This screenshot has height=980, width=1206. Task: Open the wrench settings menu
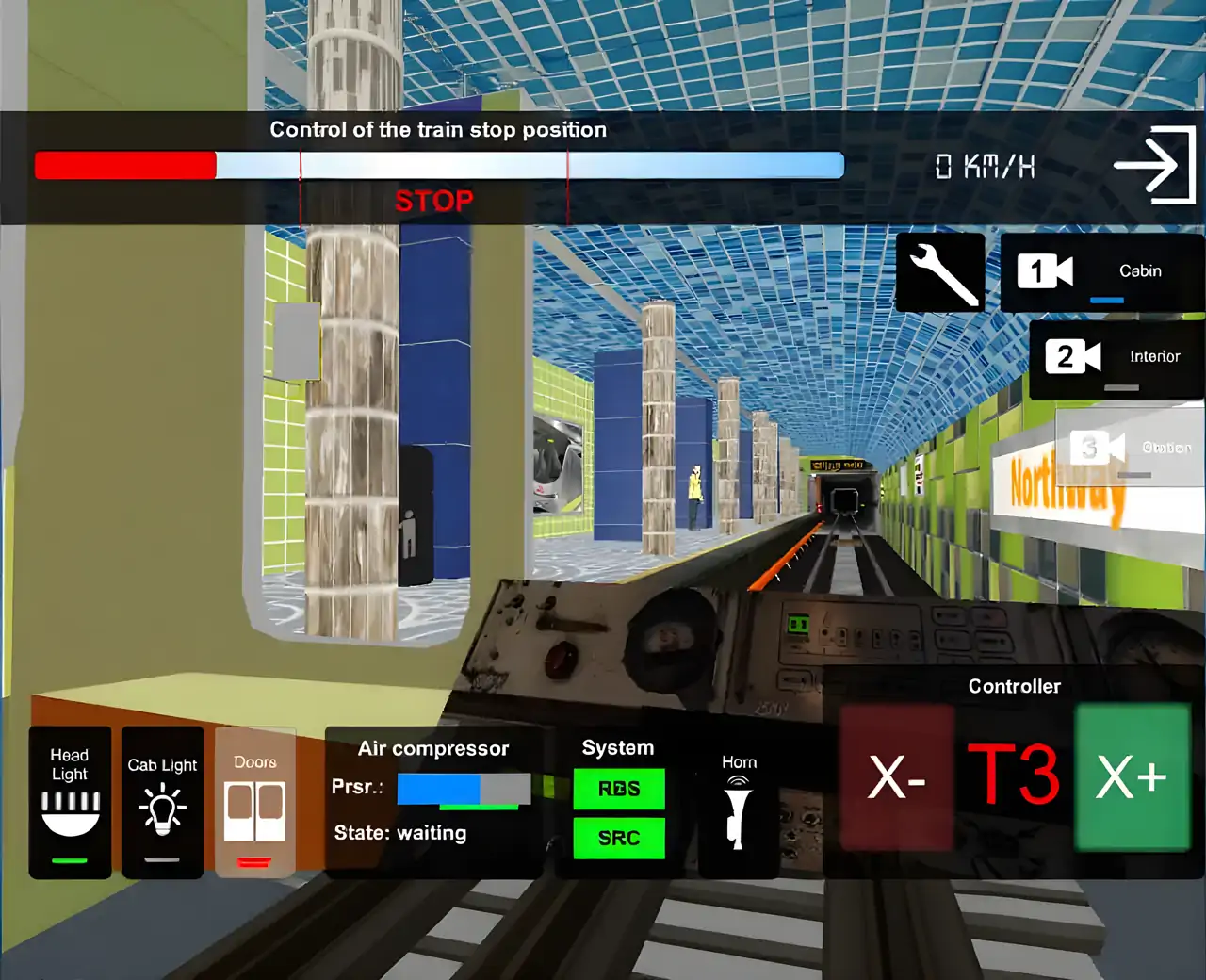tap(940, 272)
